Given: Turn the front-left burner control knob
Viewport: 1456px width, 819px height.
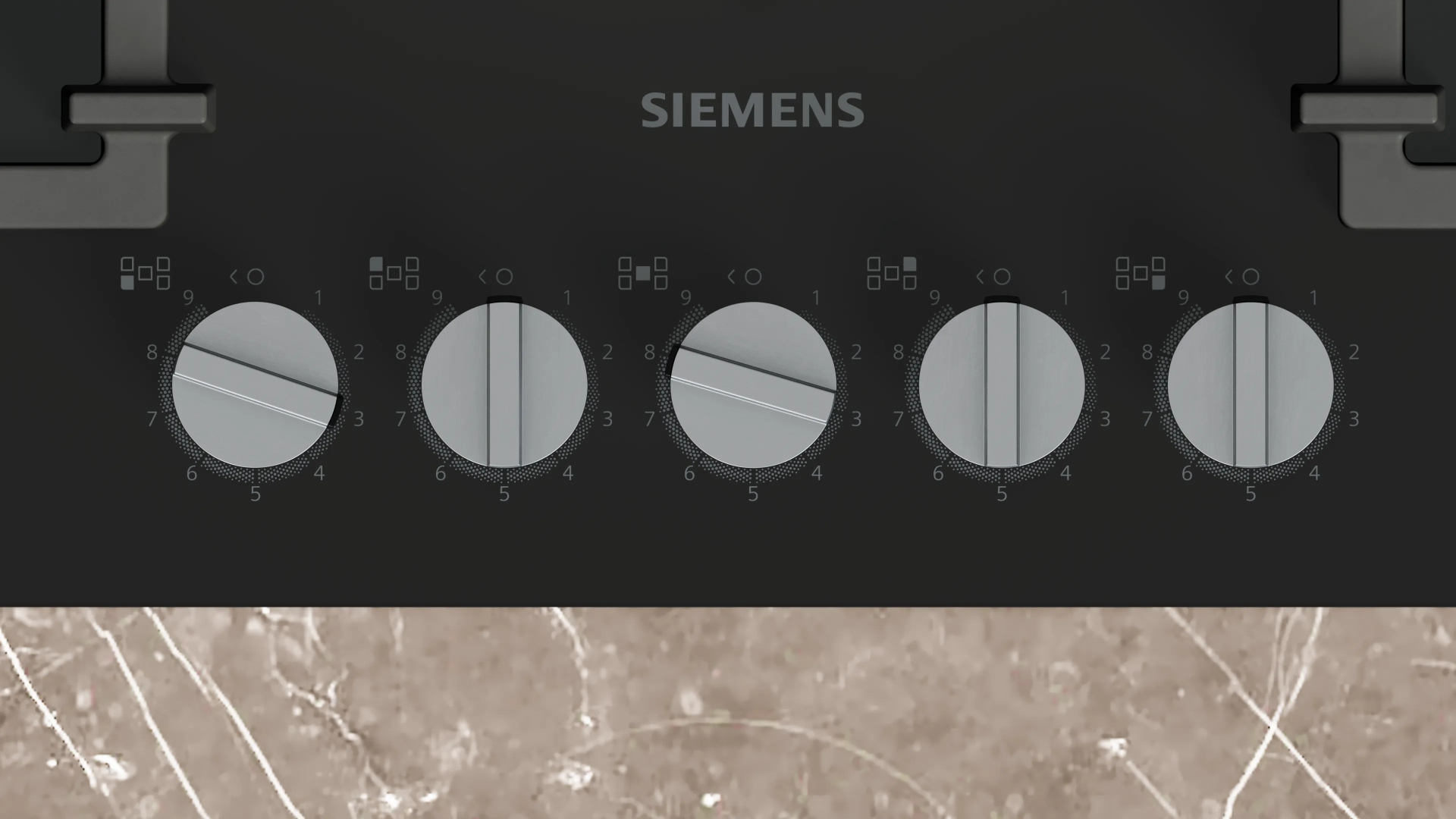Looking at the screenshot, I should coord(255,384).
